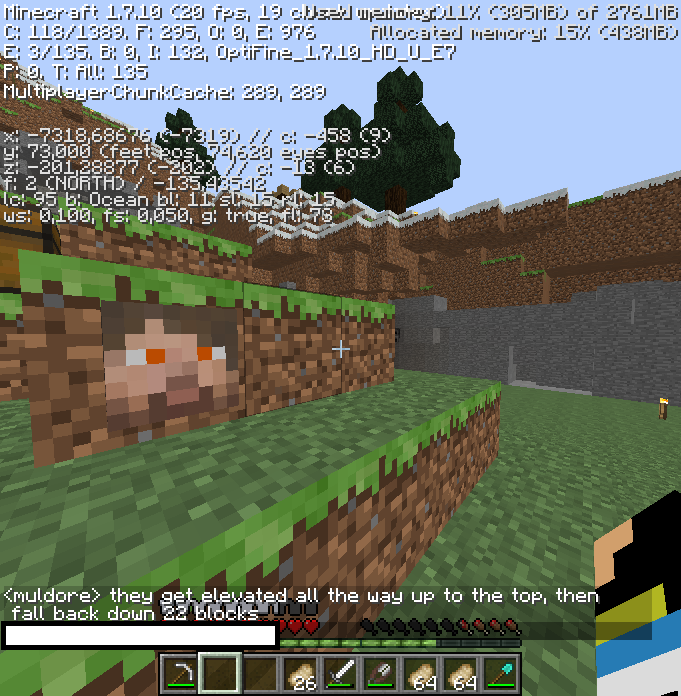Screen dimensions: 681x696
Task: Focus the white chat input box
Action: pos(140,635)
